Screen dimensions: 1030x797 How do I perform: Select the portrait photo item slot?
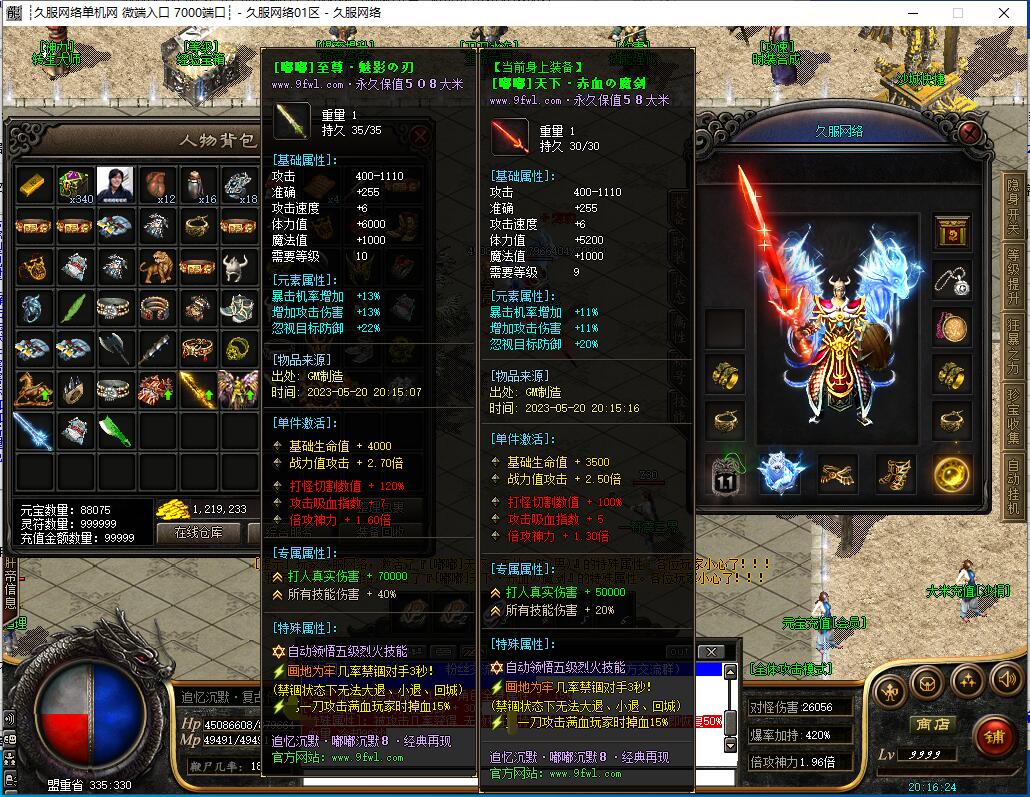click(x=116, y=185)
